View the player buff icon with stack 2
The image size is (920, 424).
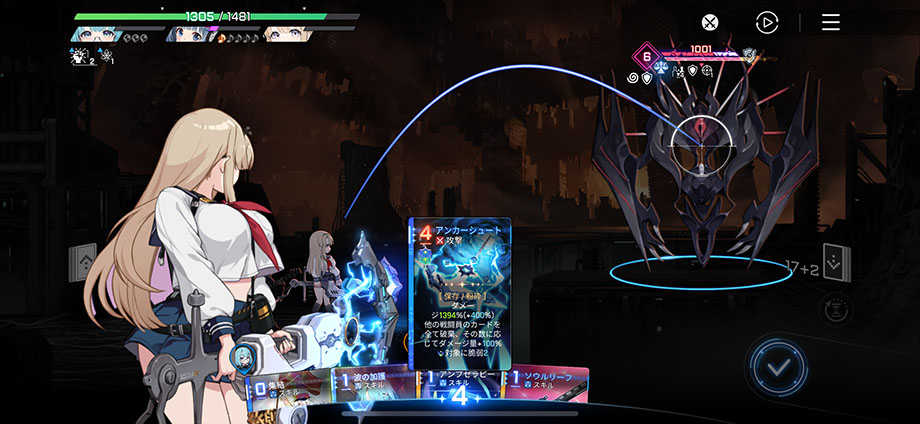(x=80, y=57)
